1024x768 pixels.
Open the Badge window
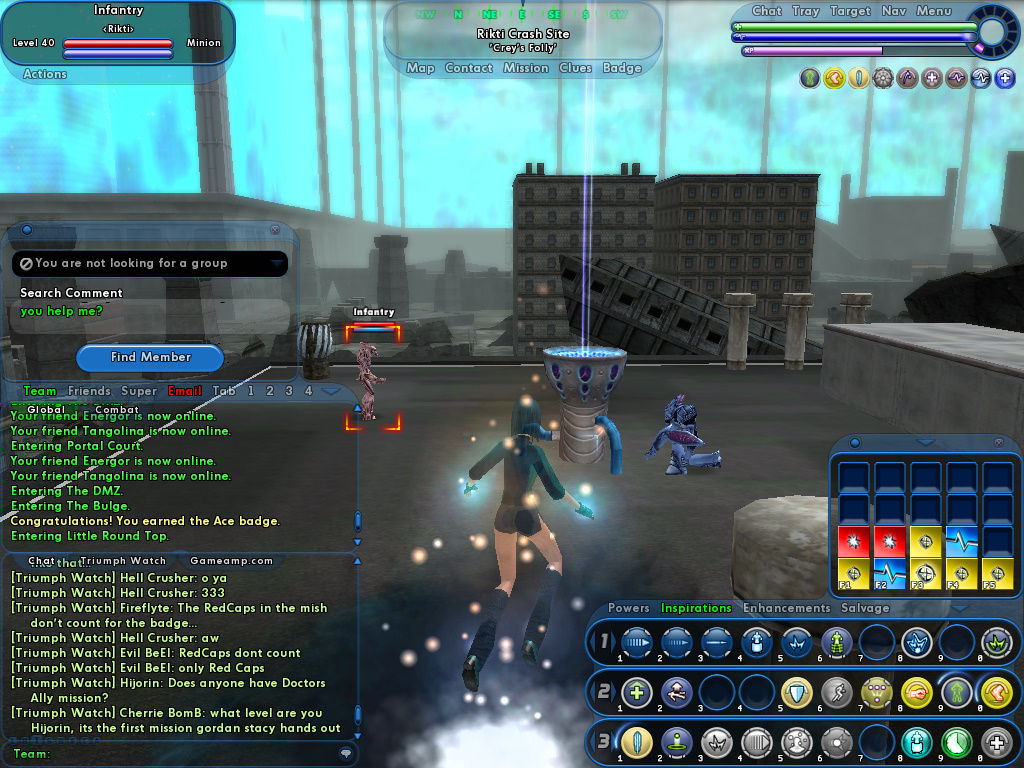622,68
